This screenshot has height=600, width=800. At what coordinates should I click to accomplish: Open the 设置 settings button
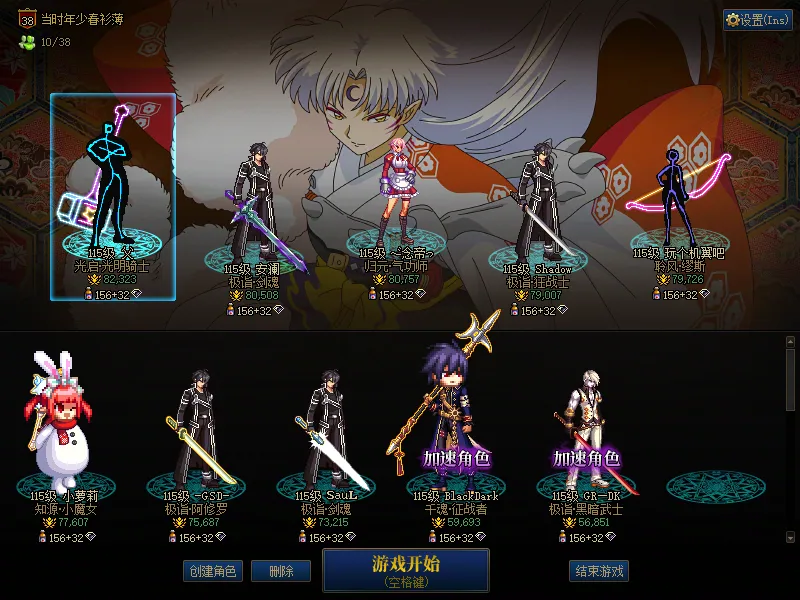coord(758,20)
